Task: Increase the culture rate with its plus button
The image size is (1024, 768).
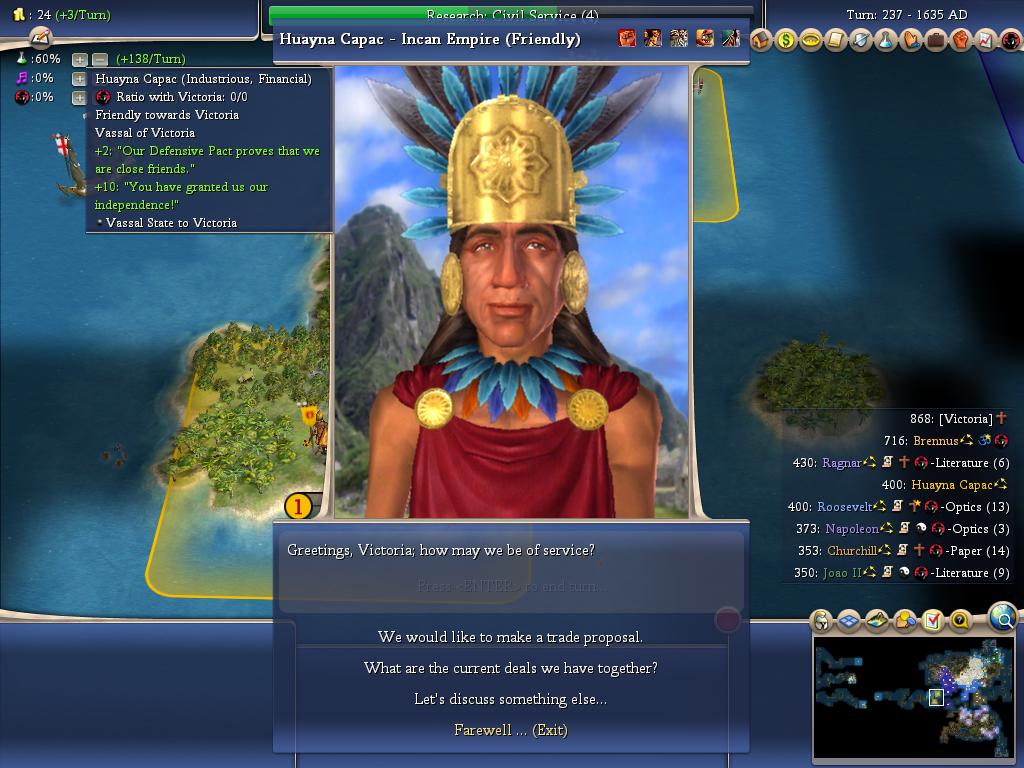Action: tap(80, 79)
